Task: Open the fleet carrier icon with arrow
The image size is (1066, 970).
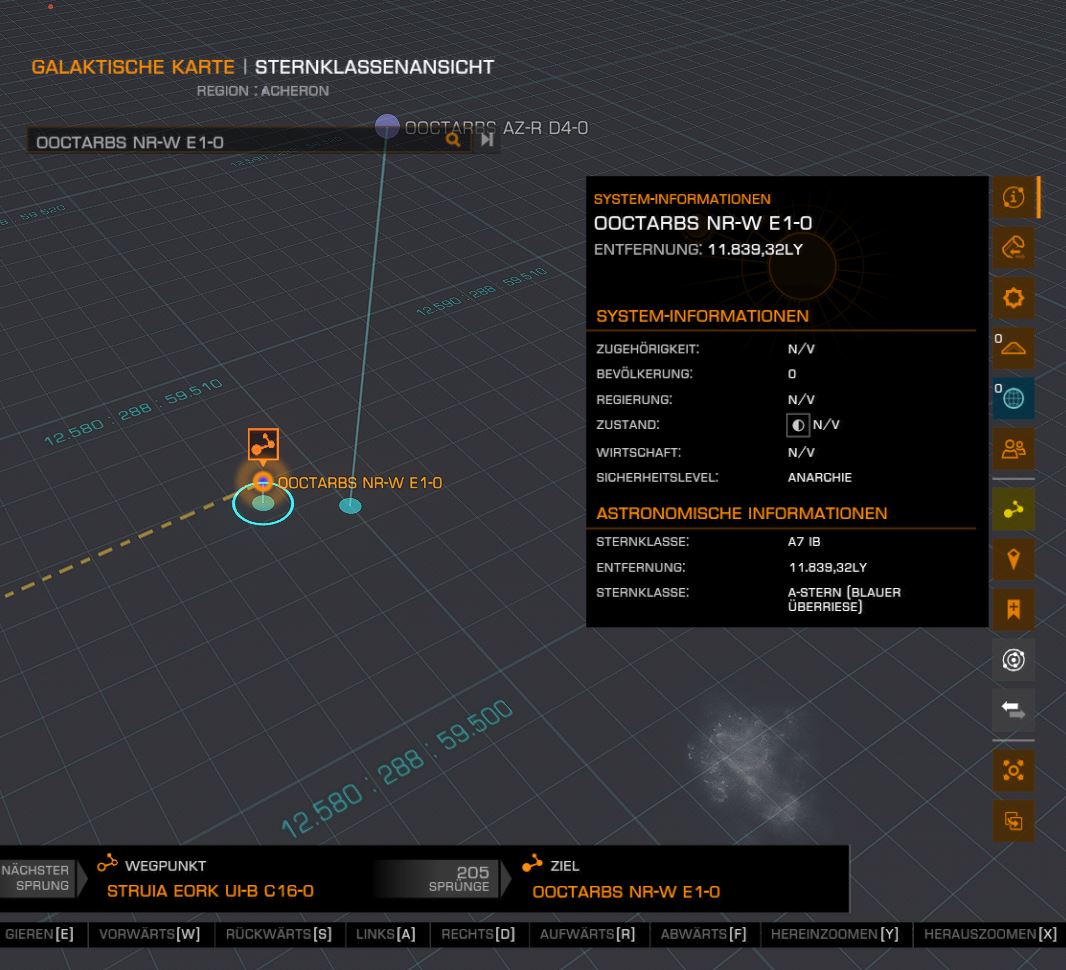Action: coord(1014,247)
